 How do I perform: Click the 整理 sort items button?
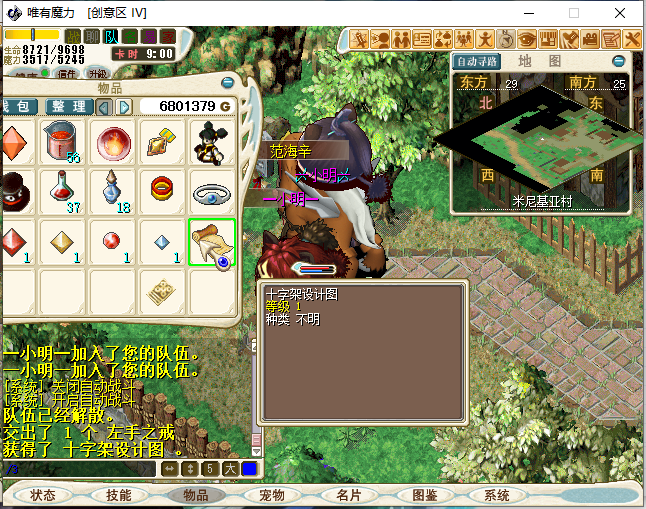coord(69,106)
